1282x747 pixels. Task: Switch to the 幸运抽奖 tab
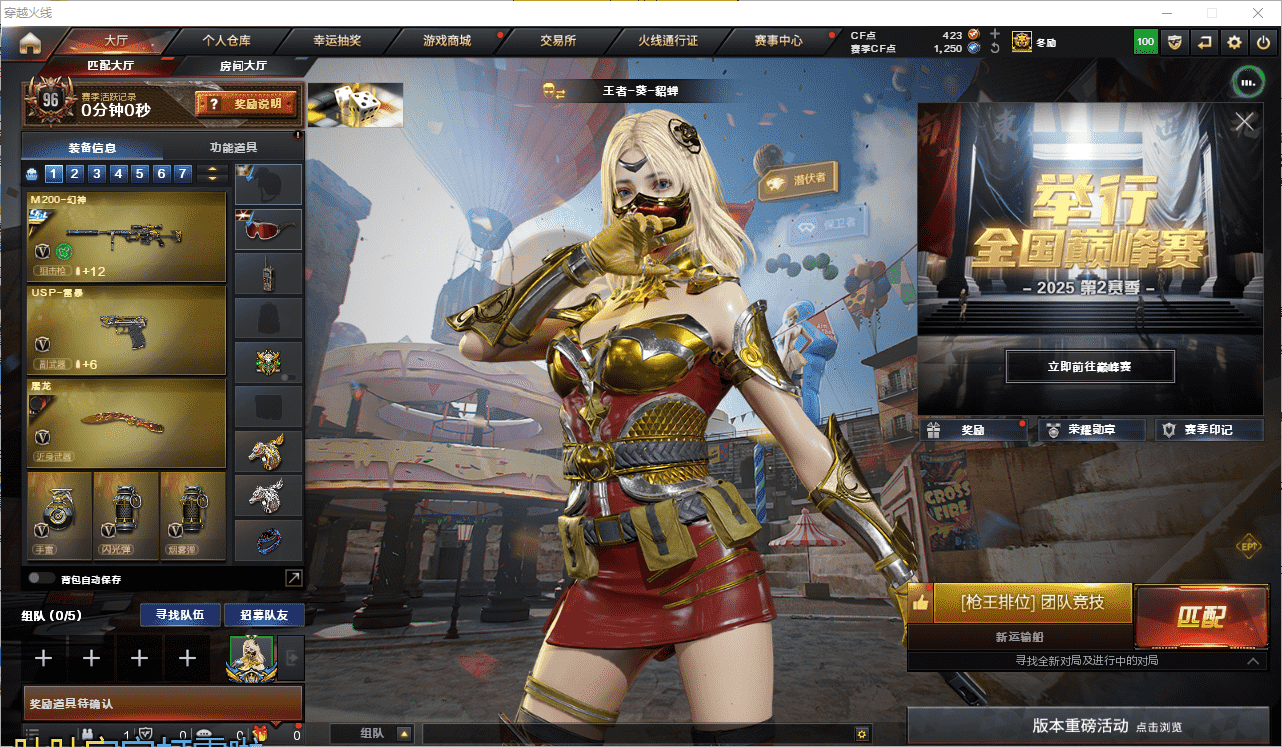337,41
